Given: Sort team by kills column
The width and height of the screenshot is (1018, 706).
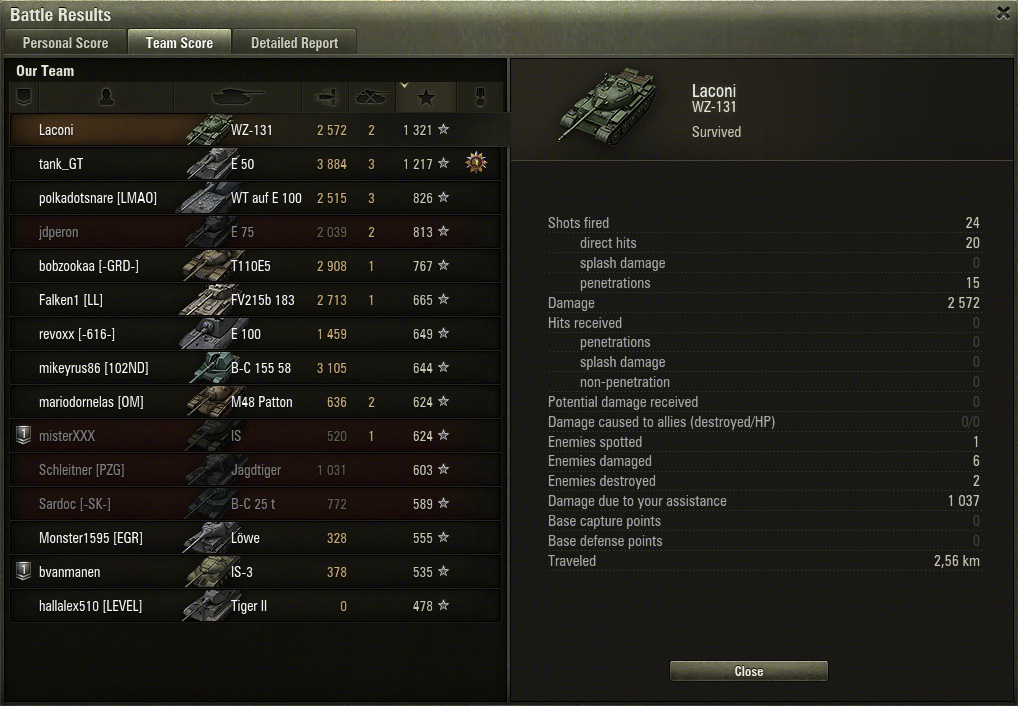Looking at the screenshot, I should coord(371,97).
